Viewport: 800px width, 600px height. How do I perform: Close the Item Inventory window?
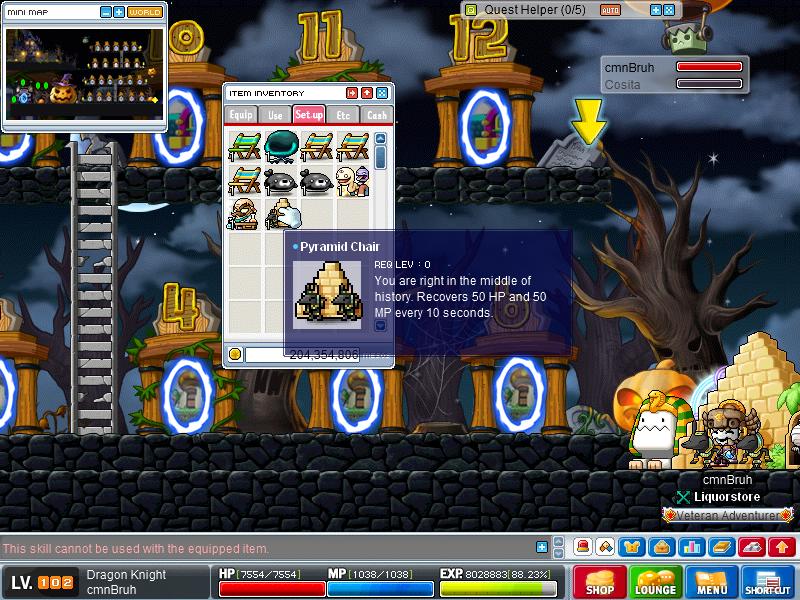point(382,93)
